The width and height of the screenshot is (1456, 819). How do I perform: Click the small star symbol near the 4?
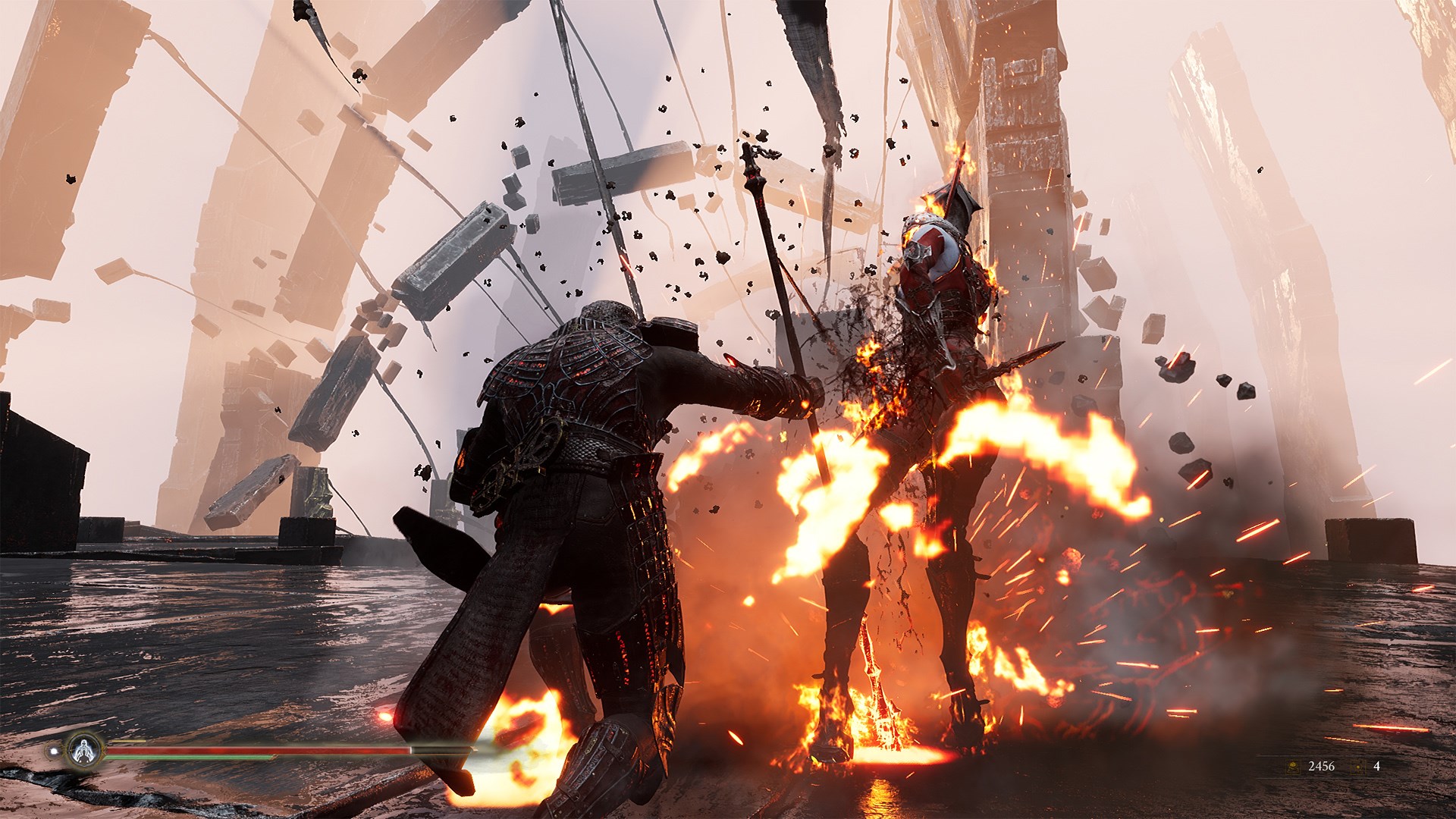click(1357, 767)
